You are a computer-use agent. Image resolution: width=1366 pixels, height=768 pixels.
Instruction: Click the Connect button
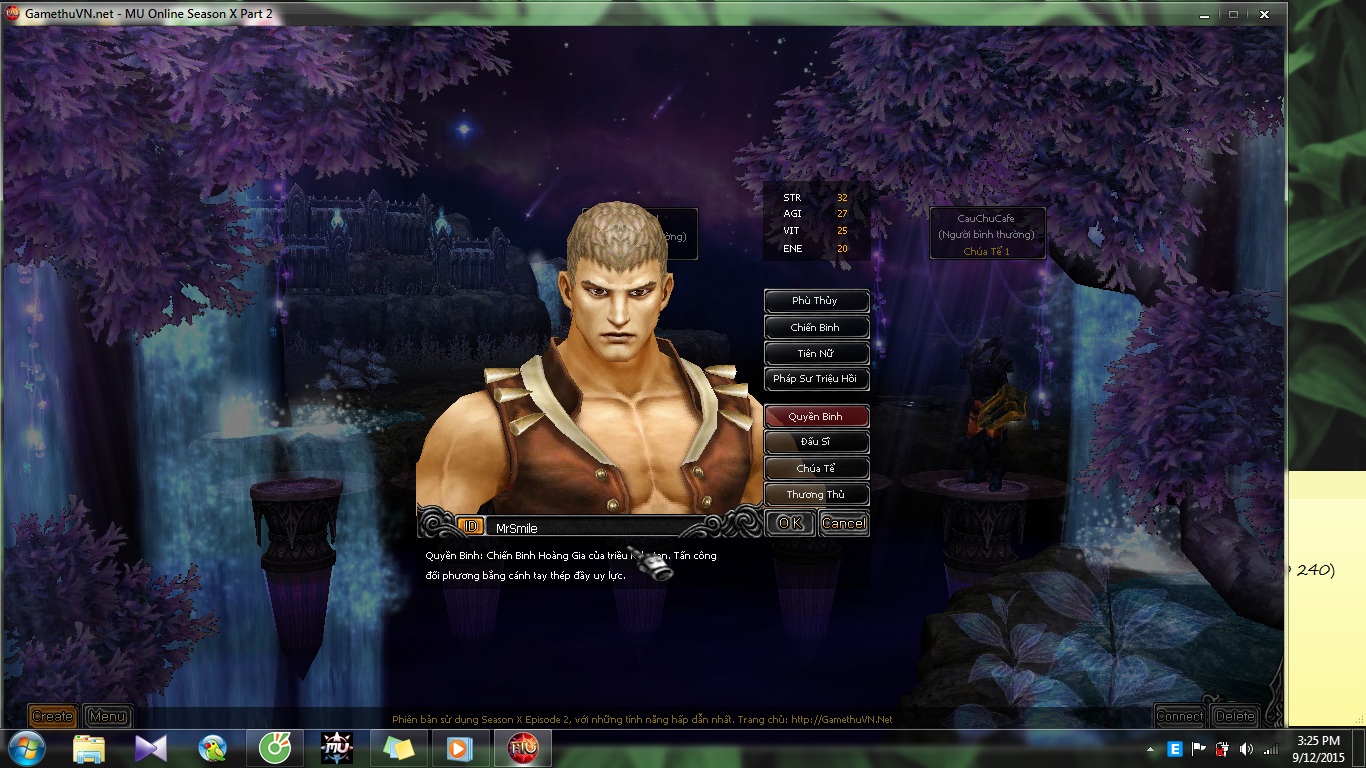click(x=1180, y=716)
